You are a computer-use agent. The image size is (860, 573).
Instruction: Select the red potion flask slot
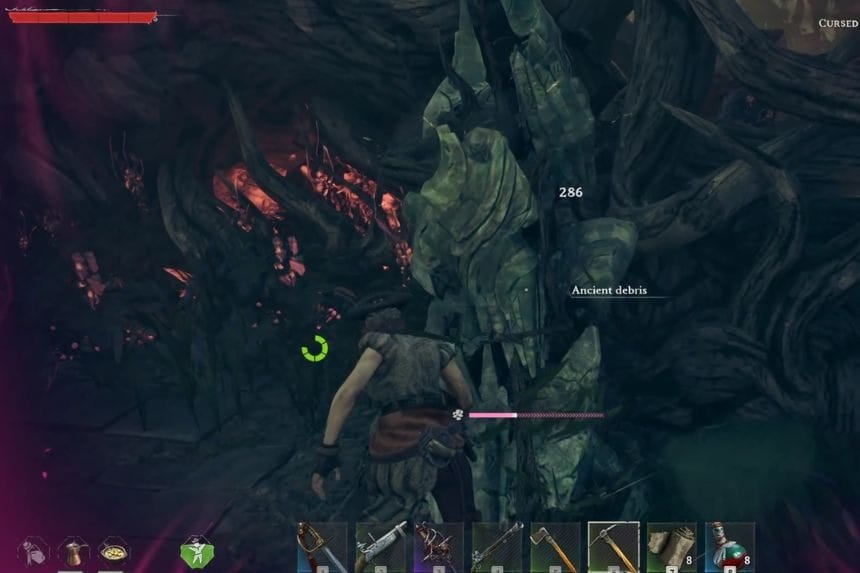pos(729,546)
